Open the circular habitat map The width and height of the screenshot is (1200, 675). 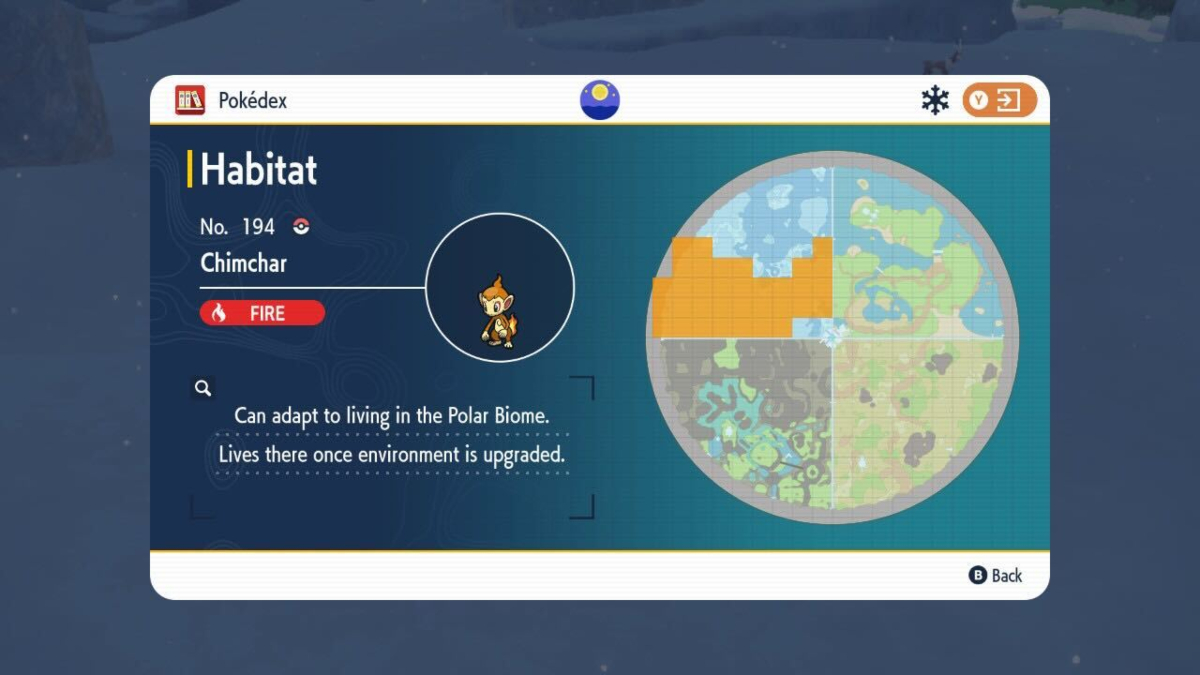[832, 337]
